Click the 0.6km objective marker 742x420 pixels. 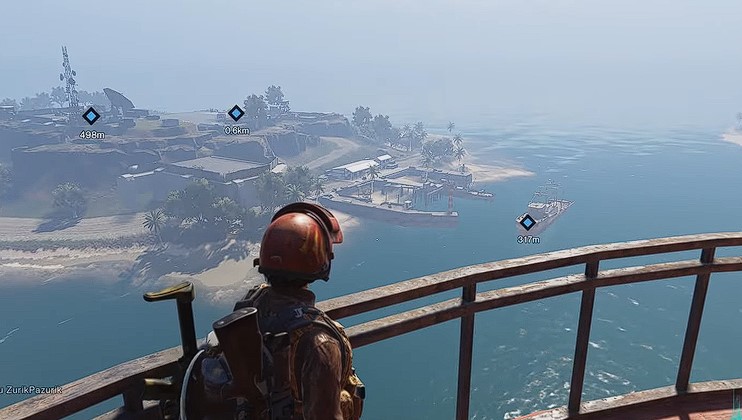point(236,113)
